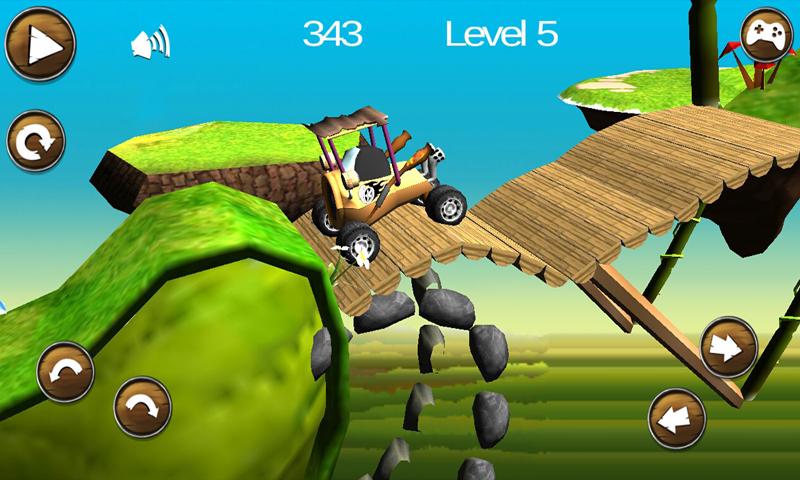Toggle the sound speaker icon
The width and height of the screenshot is (800, 480).
click(150, 43)
